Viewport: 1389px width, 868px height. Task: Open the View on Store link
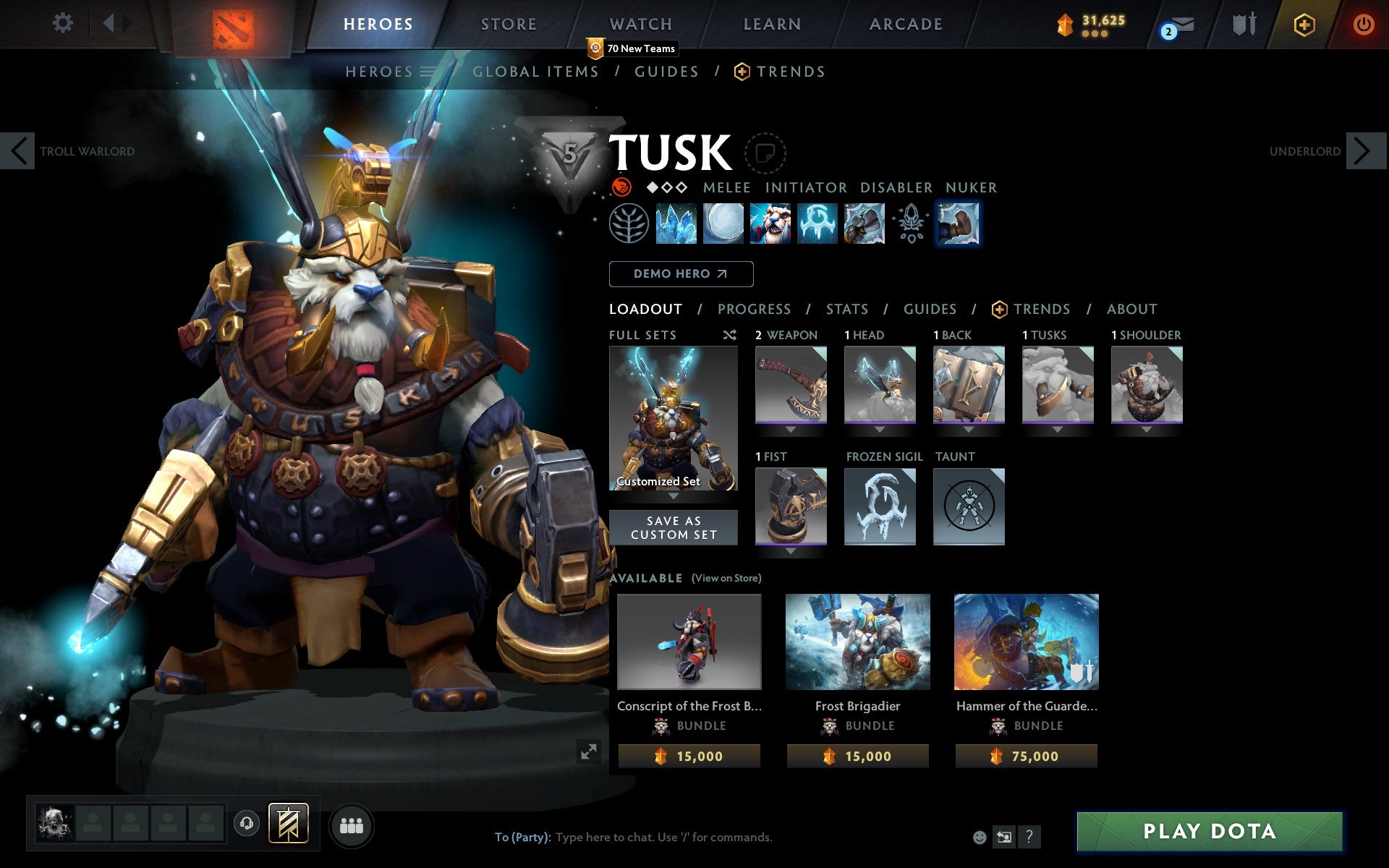coord(726,578)
